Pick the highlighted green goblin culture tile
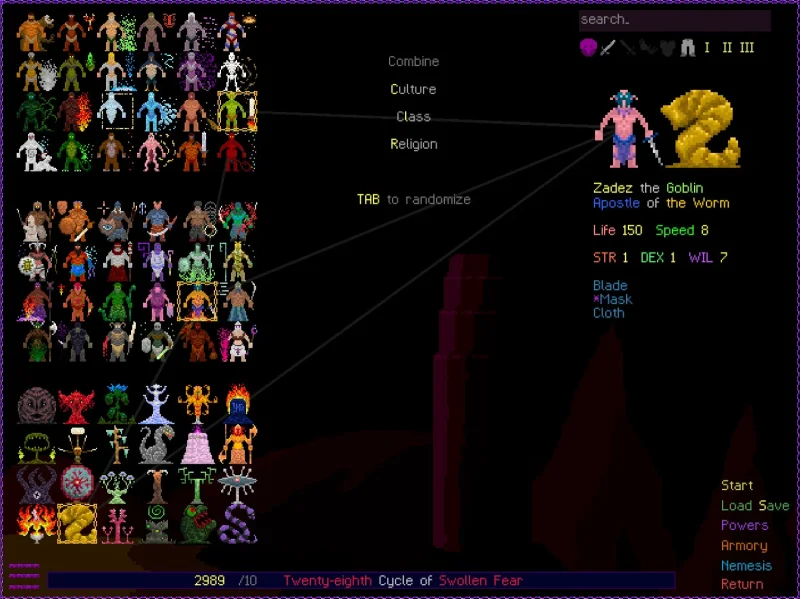 (237, 111)
